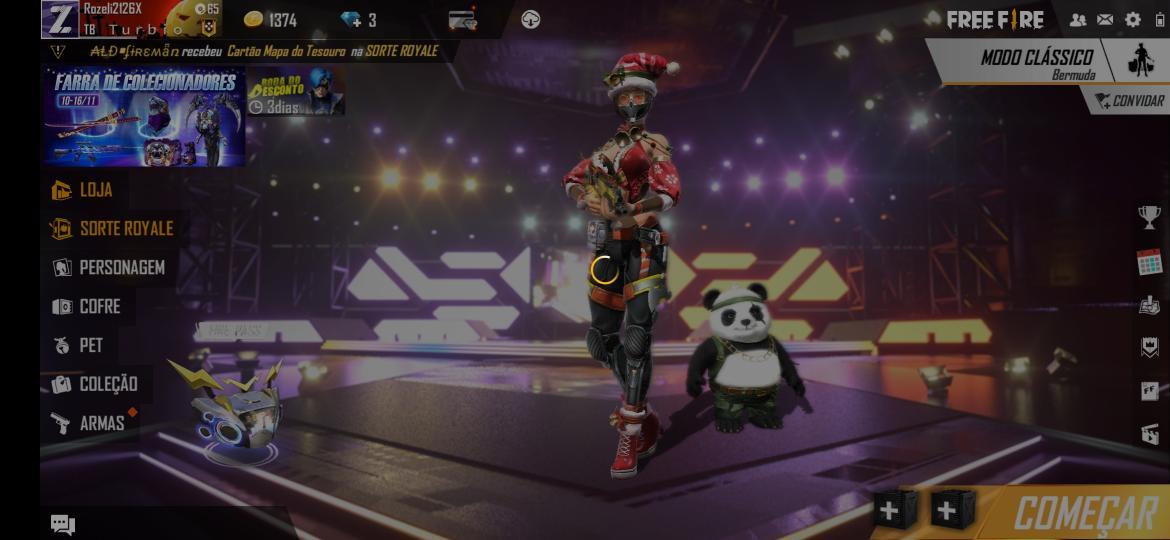This screenshot has height=540, width=1170.
Task: Open the trophy ranking icon
Action: click(x=1149, y=216)
